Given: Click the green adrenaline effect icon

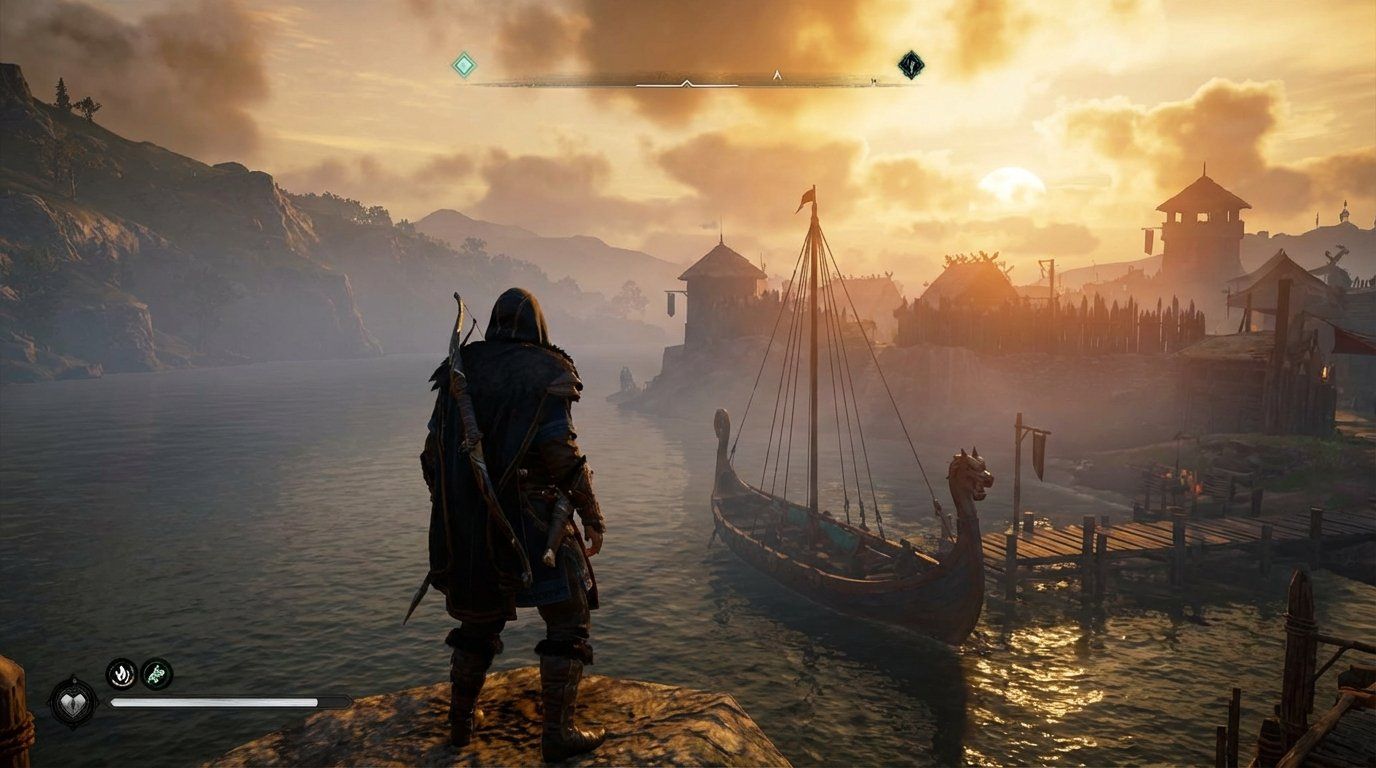Looking at the screenshot, I should tap(156, 675).
